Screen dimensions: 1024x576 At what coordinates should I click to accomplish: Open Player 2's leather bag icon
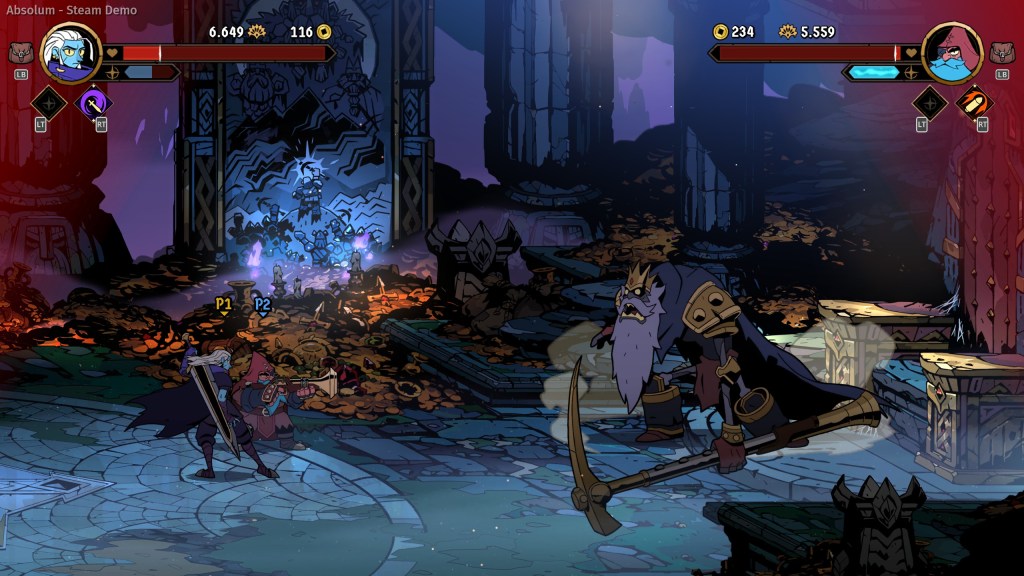[1002, 52]
